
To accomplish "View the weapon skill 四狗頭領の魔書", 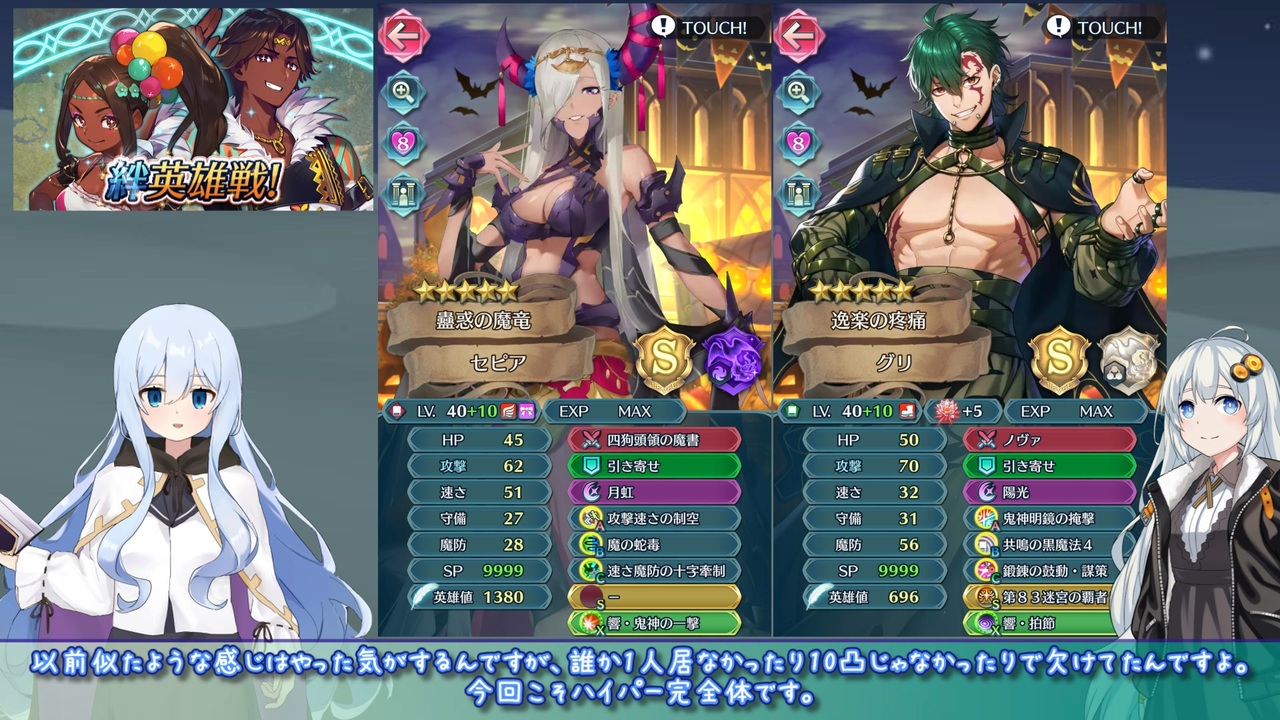I will [x=655, y=438].
